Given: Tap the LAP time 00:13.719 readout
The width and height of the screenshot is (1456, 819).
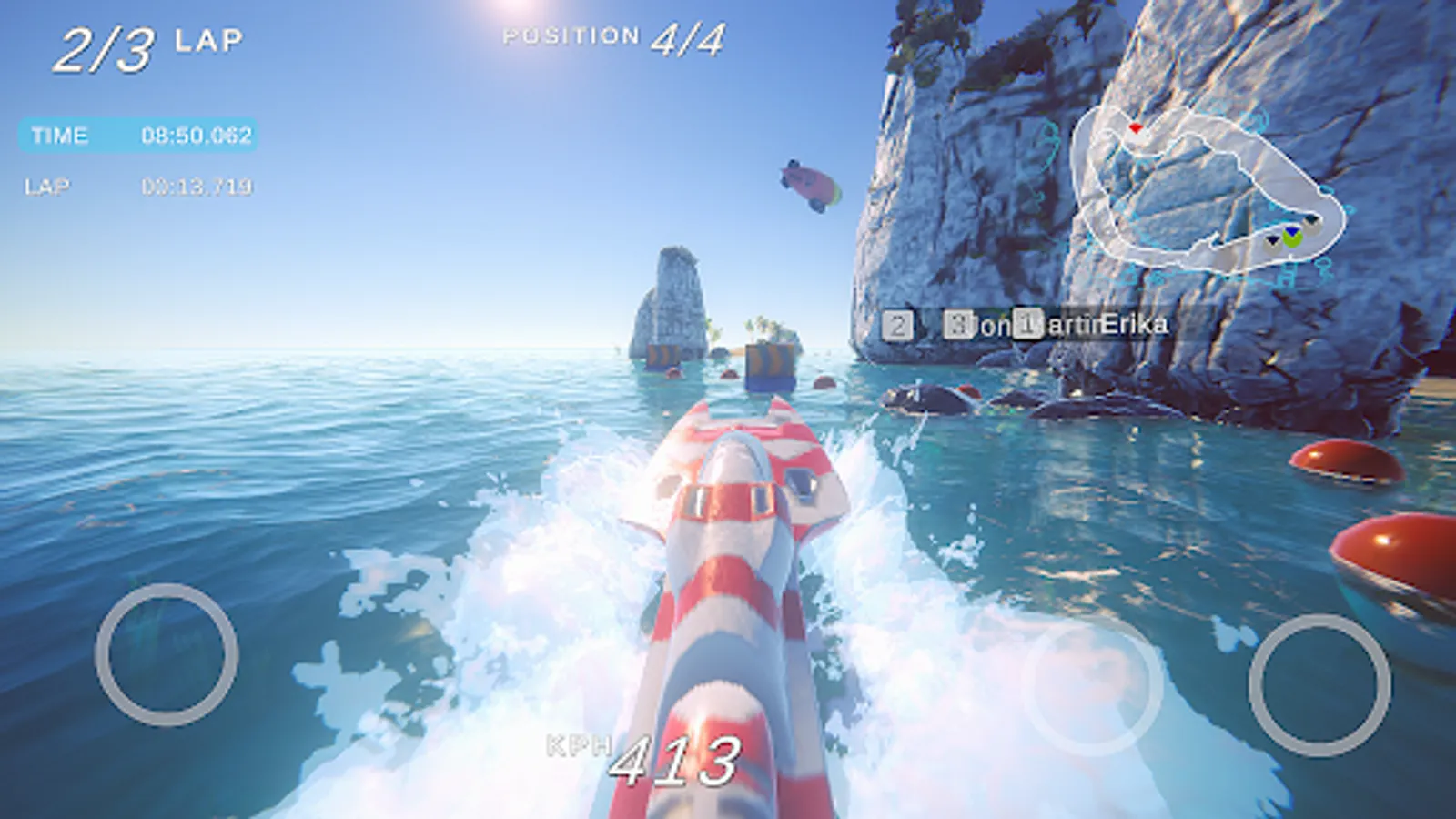Looking at the screenshot, I should 200,187.
